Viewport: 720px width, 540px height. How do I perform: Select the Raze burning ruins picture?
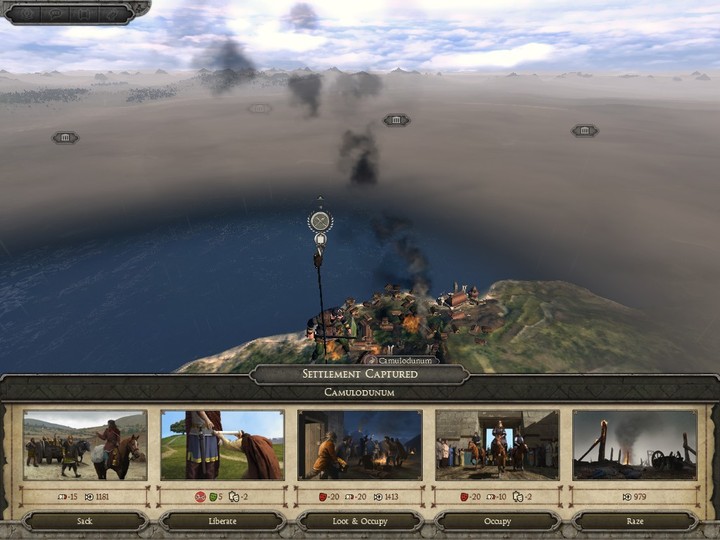(x=634, y=444)
